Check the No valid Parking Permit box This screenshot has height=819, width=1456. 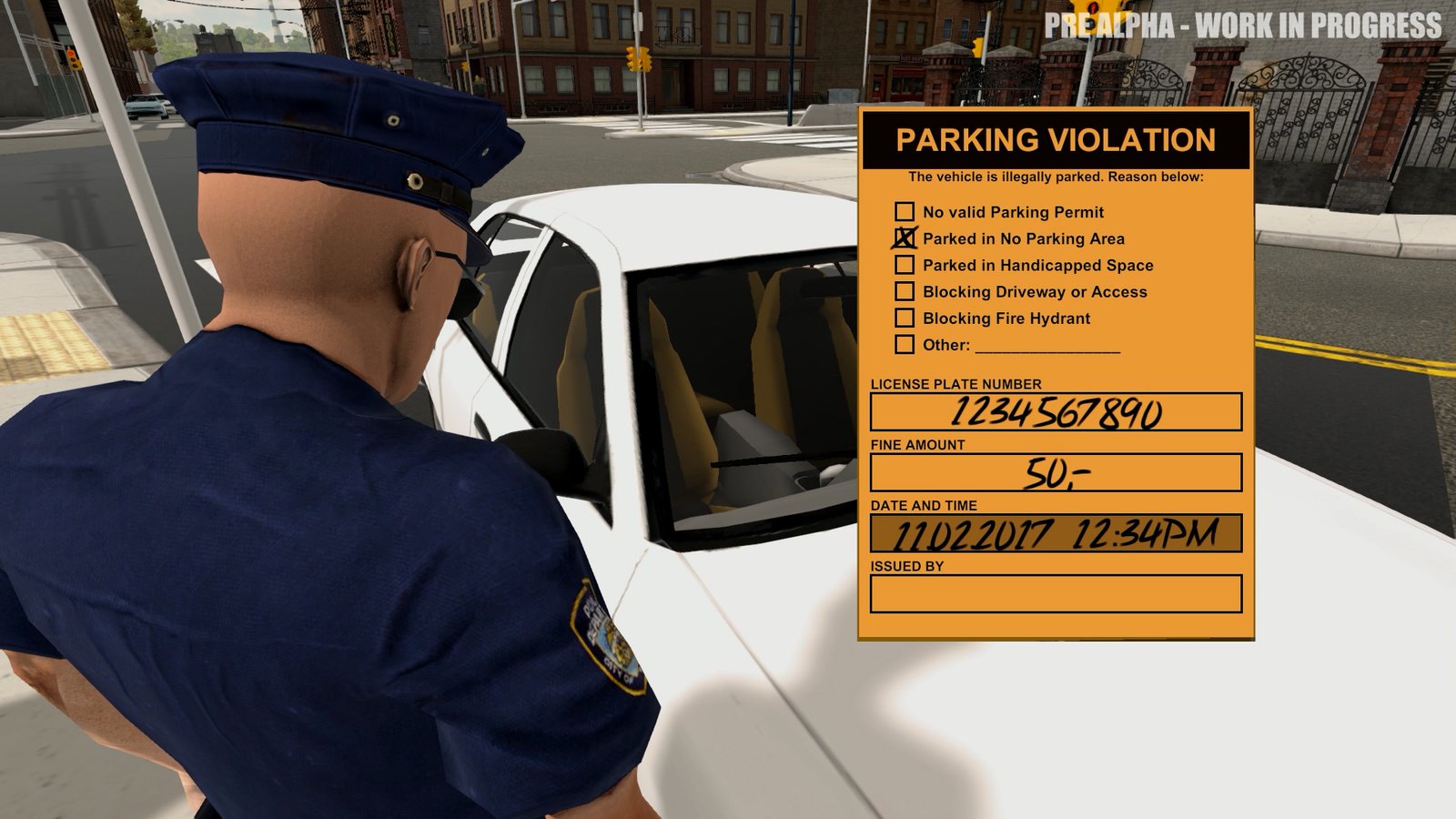point(903,212)
